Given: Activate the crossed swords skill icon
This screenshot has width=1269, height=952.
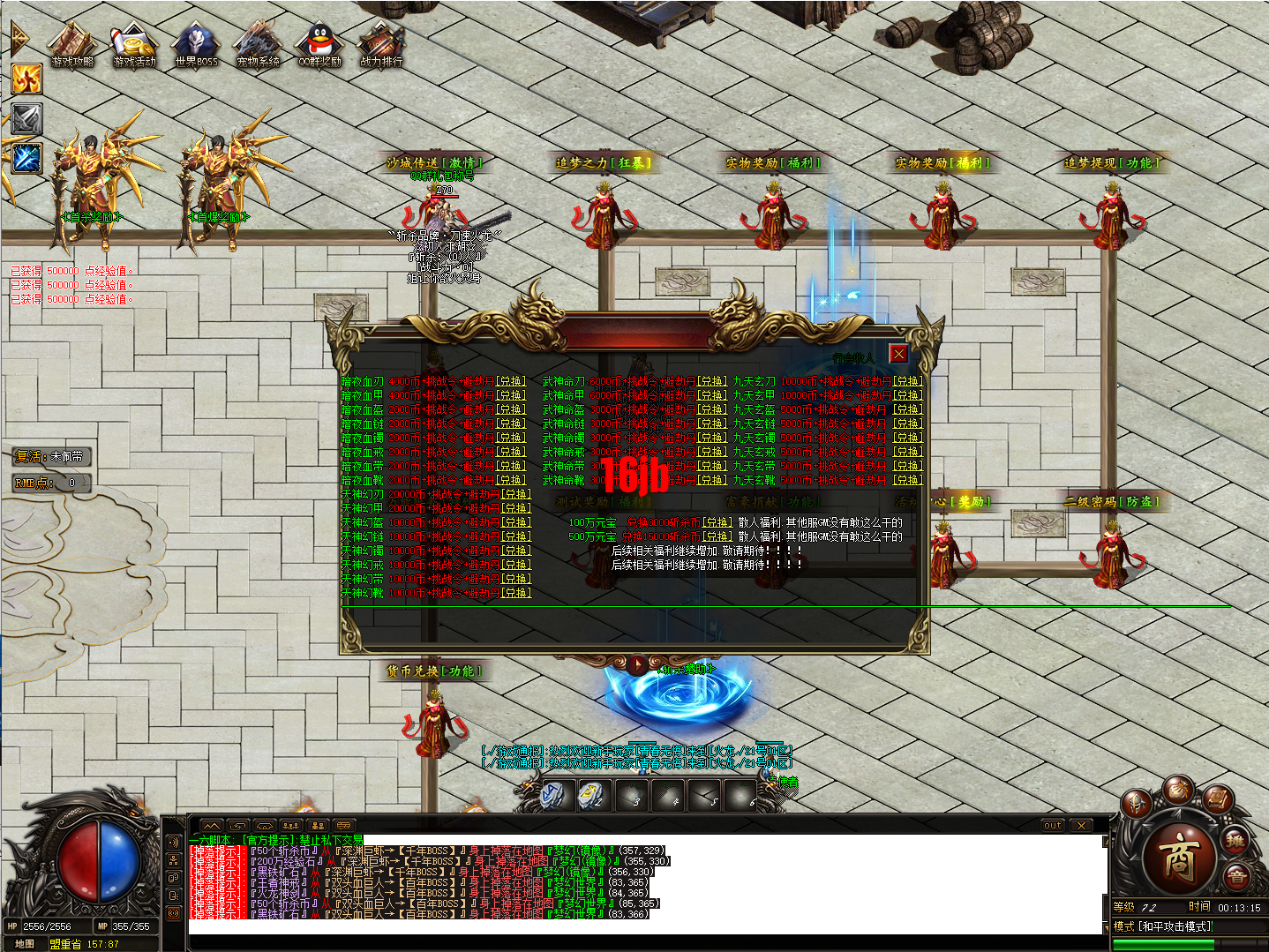Looking at the screenshot, I should point(26,119).
